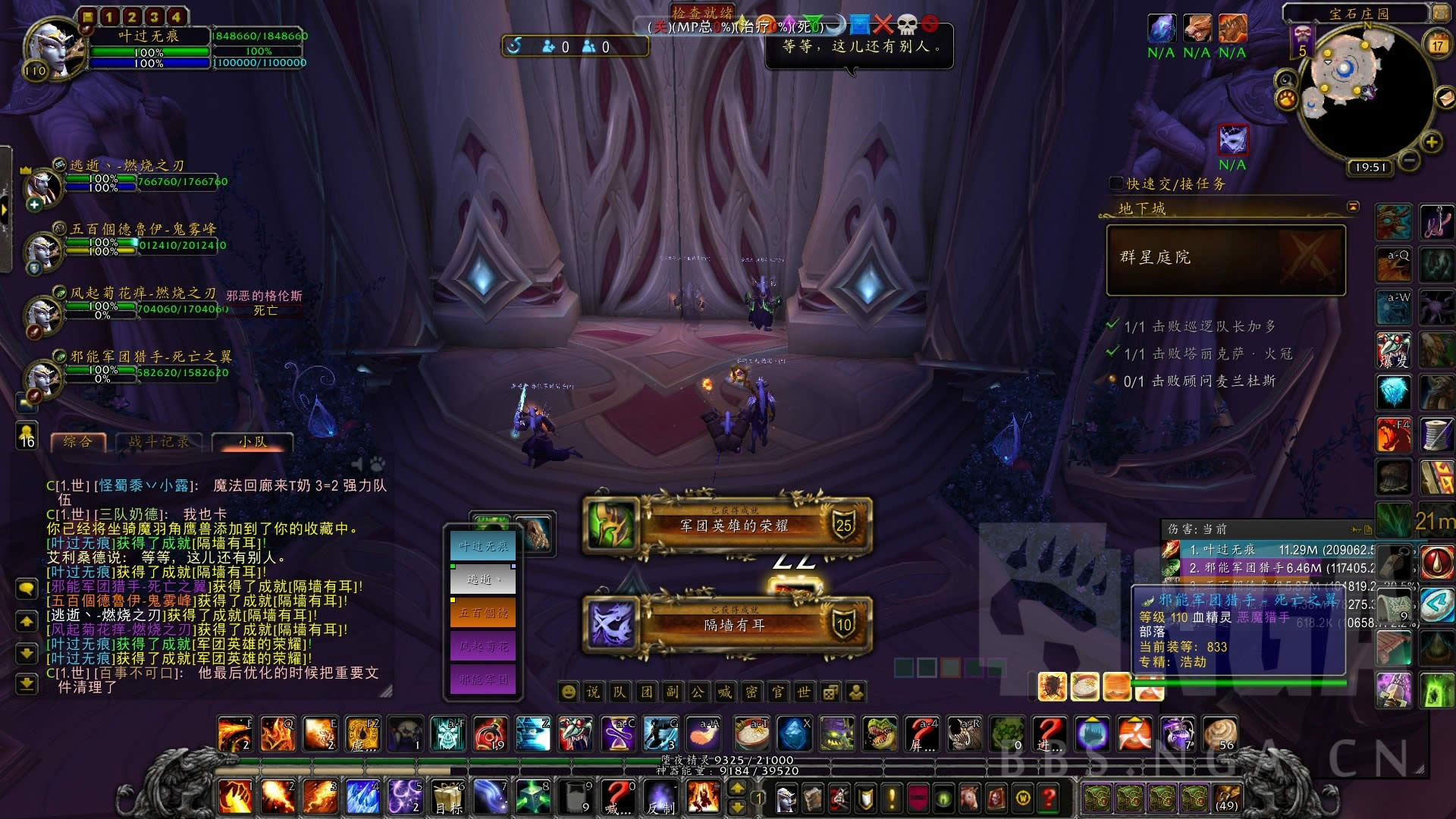1456x819 pixels.
Task: Switch to the 综合 chat tab
Action: click(79, 441)
